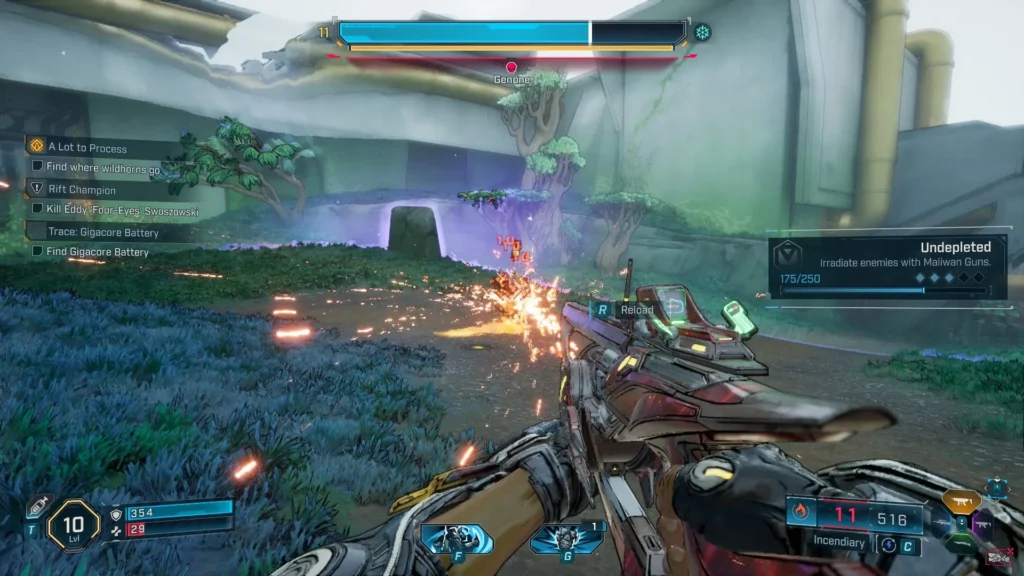Click the player level 10 badge
Image resolution: width=1024 pixels, height=576 pixels.
coord(73,522)
